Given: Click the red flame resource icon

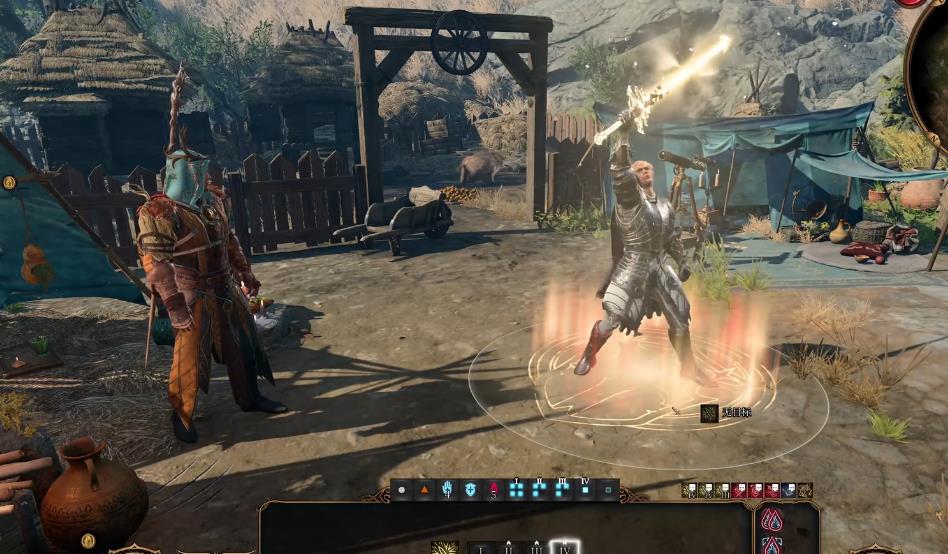Looking at the screenshot, I should coord(493,490).
